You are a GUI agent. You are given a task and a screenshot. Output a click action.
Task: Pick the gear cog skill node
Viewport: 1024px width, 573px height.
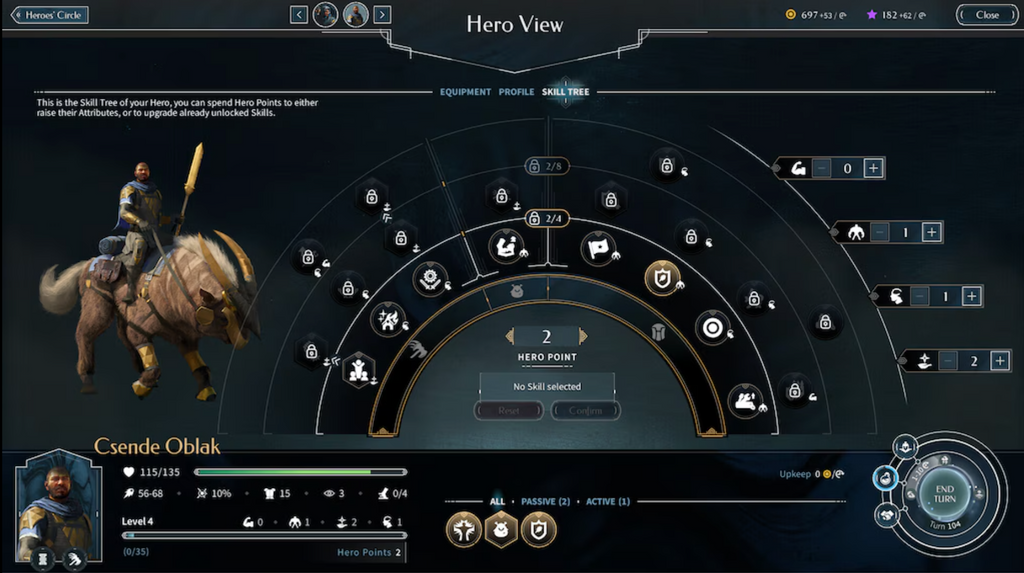pyautogui.click(x=431, y=278)
